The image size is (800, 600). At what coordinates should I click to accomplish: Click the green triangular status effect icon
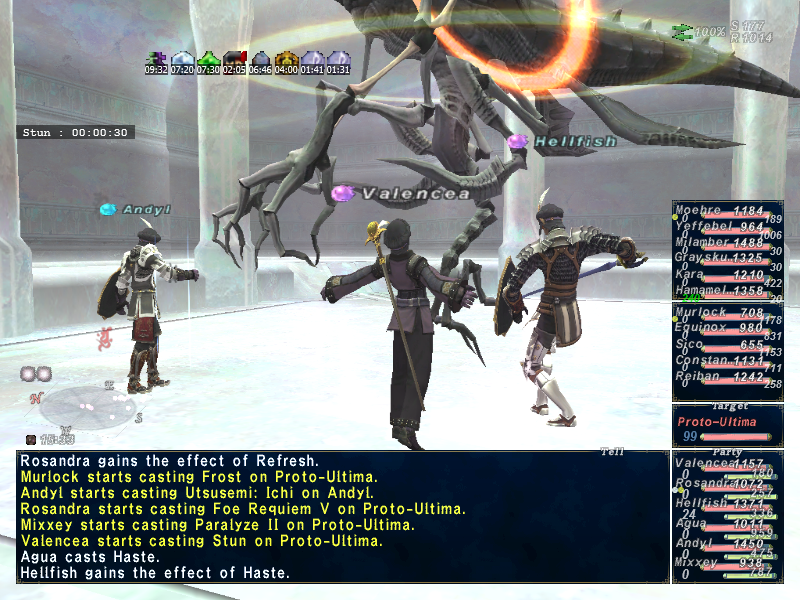point(207,59)
